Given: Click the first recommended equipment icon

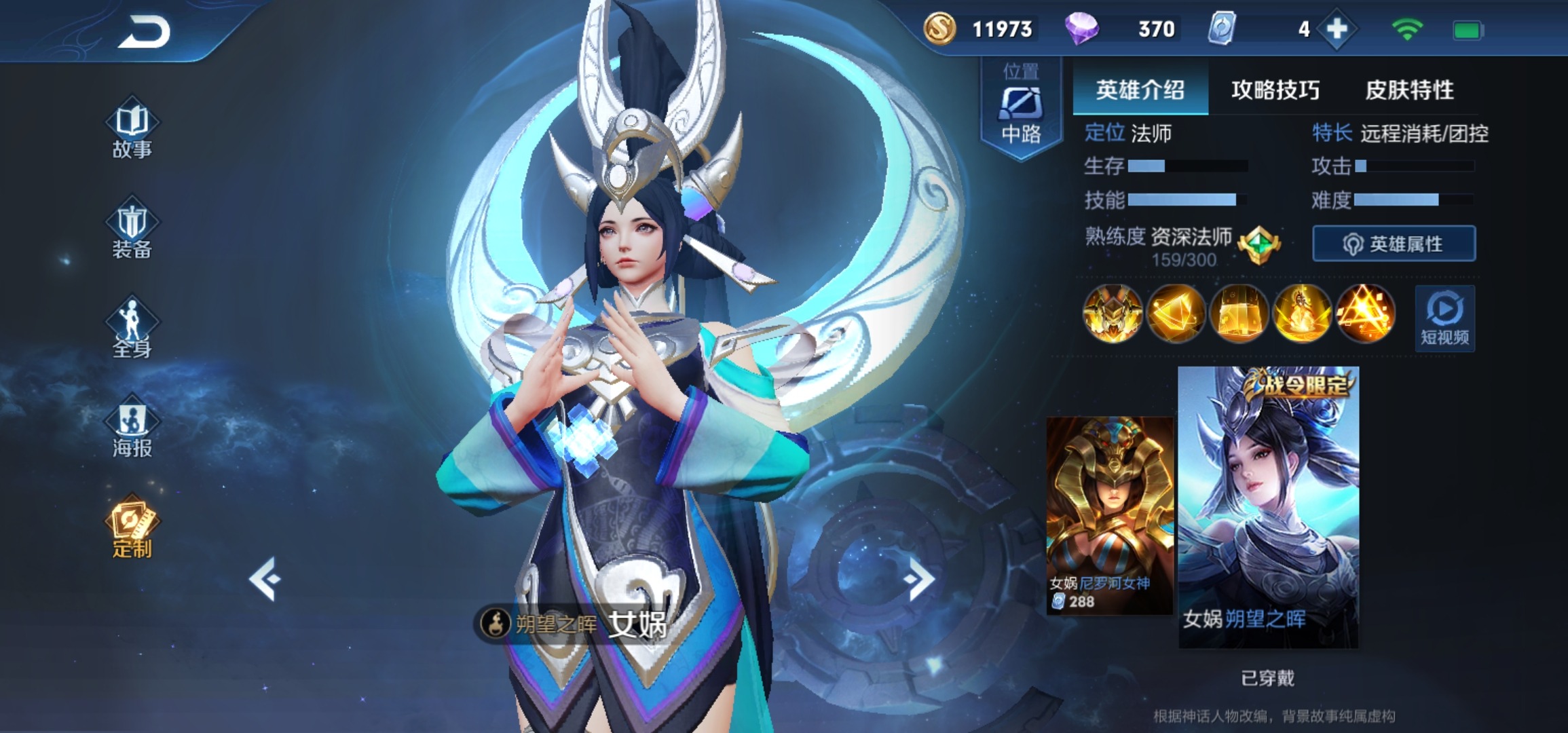Looking at the screenshot, I should pyautogui.click(x=1112, y=314).
